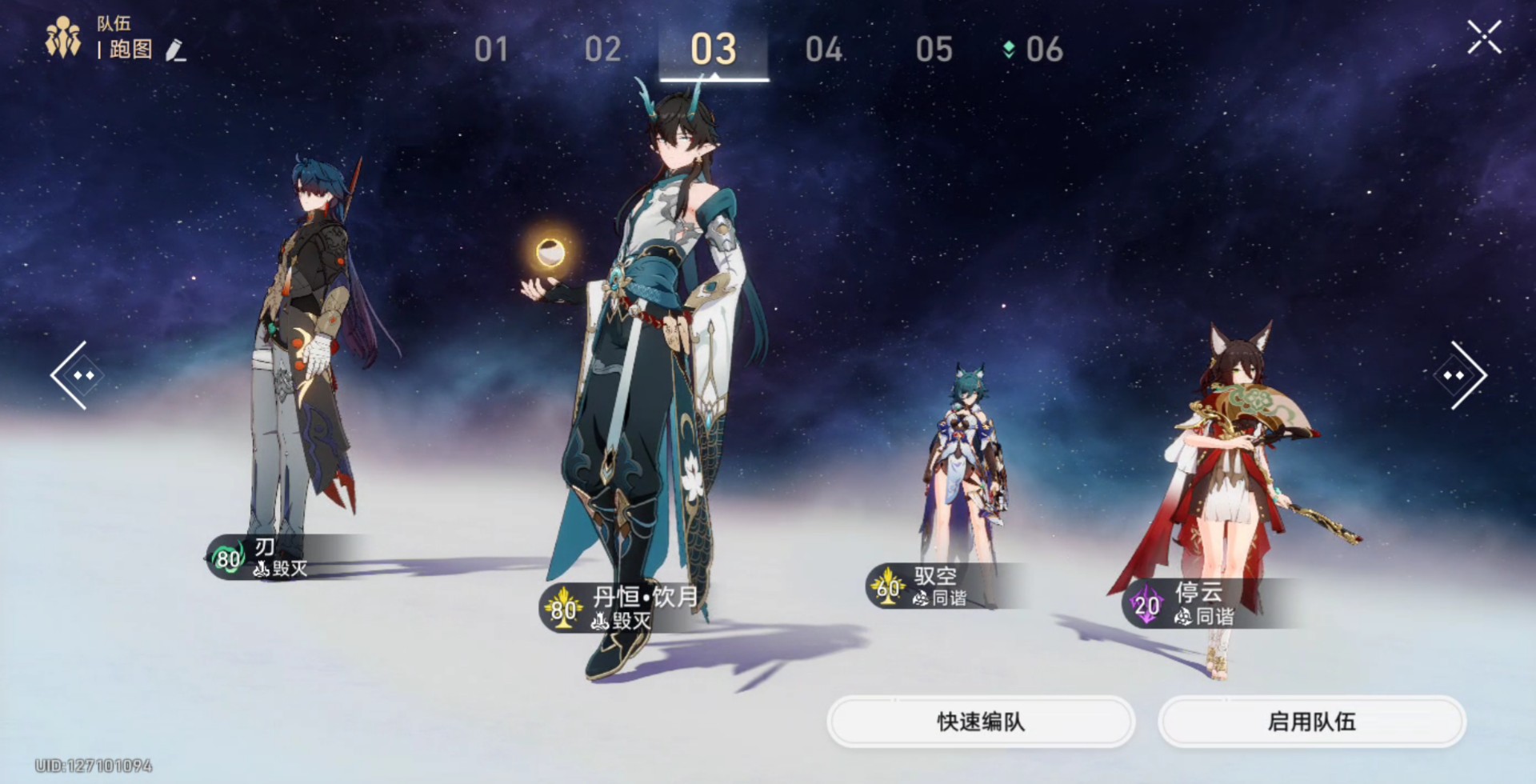Switch to team tab 05
This screenshot has height=784, width=1536.
pyautogui.click(x=934, y=50)
